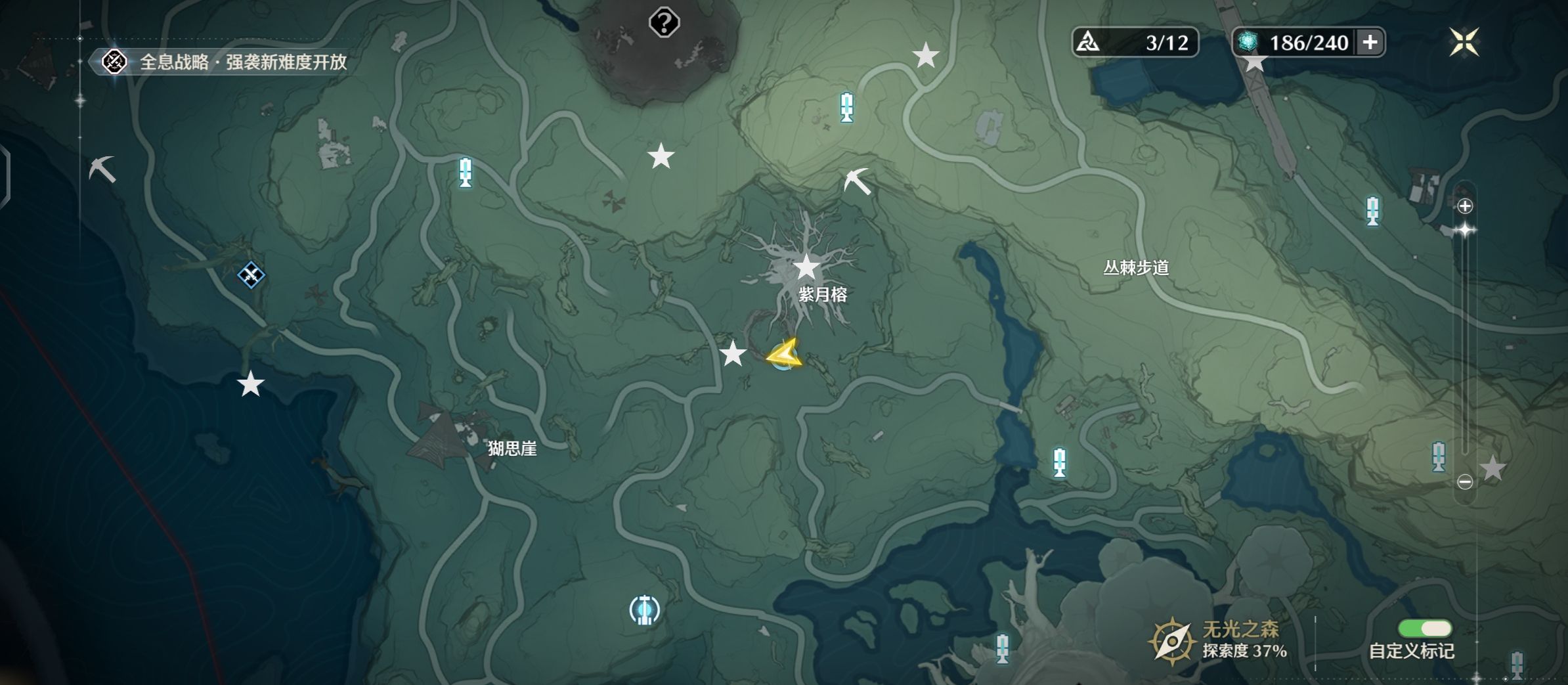The height and width of the screenshot is (685, 1568).
Task: Zoom out the map with the minus button
Action: (1465, 481)
